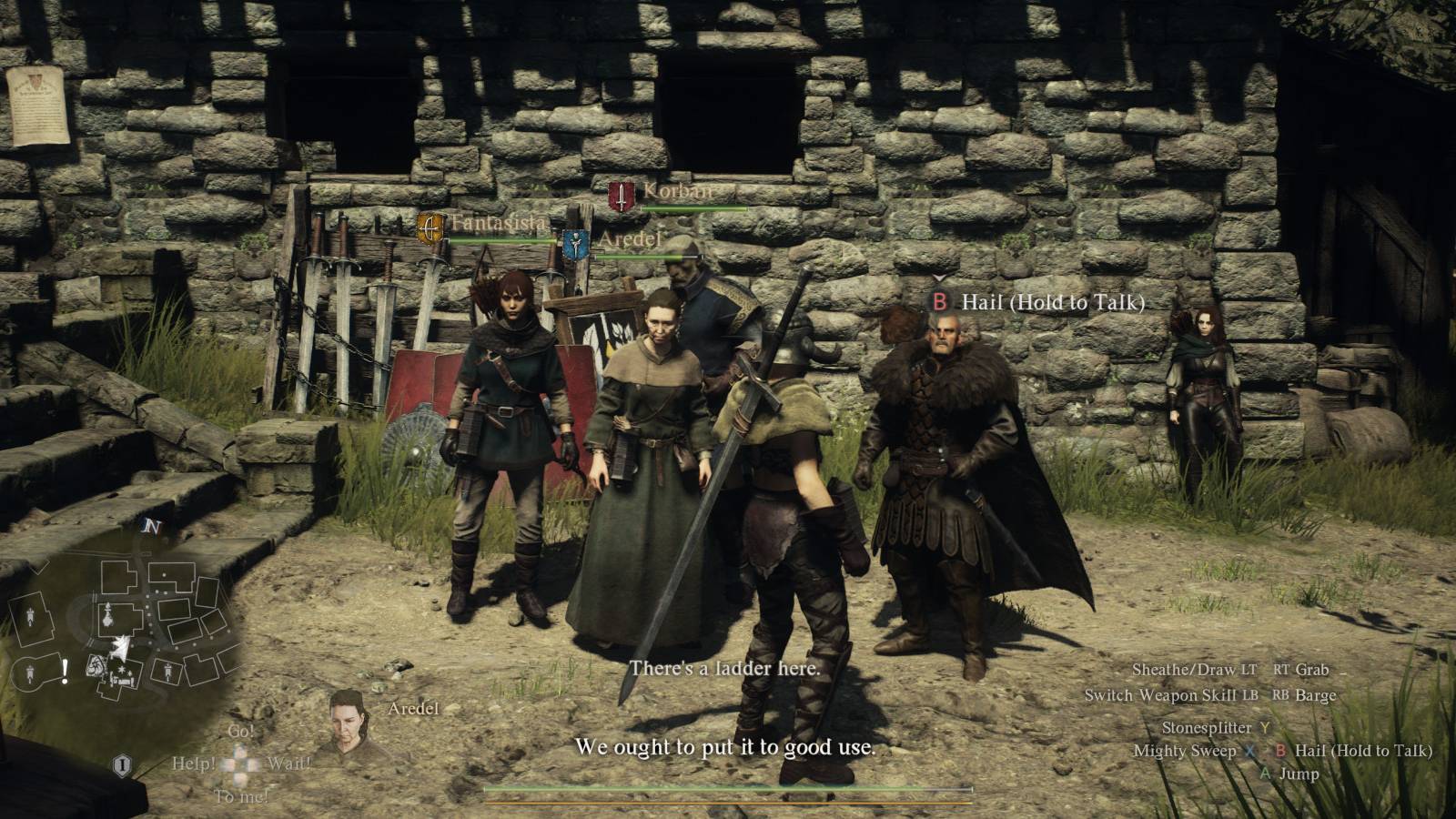Click the A Jump button icon
This screenshot has width=1456, height=819.
(x=1266, y=774)
